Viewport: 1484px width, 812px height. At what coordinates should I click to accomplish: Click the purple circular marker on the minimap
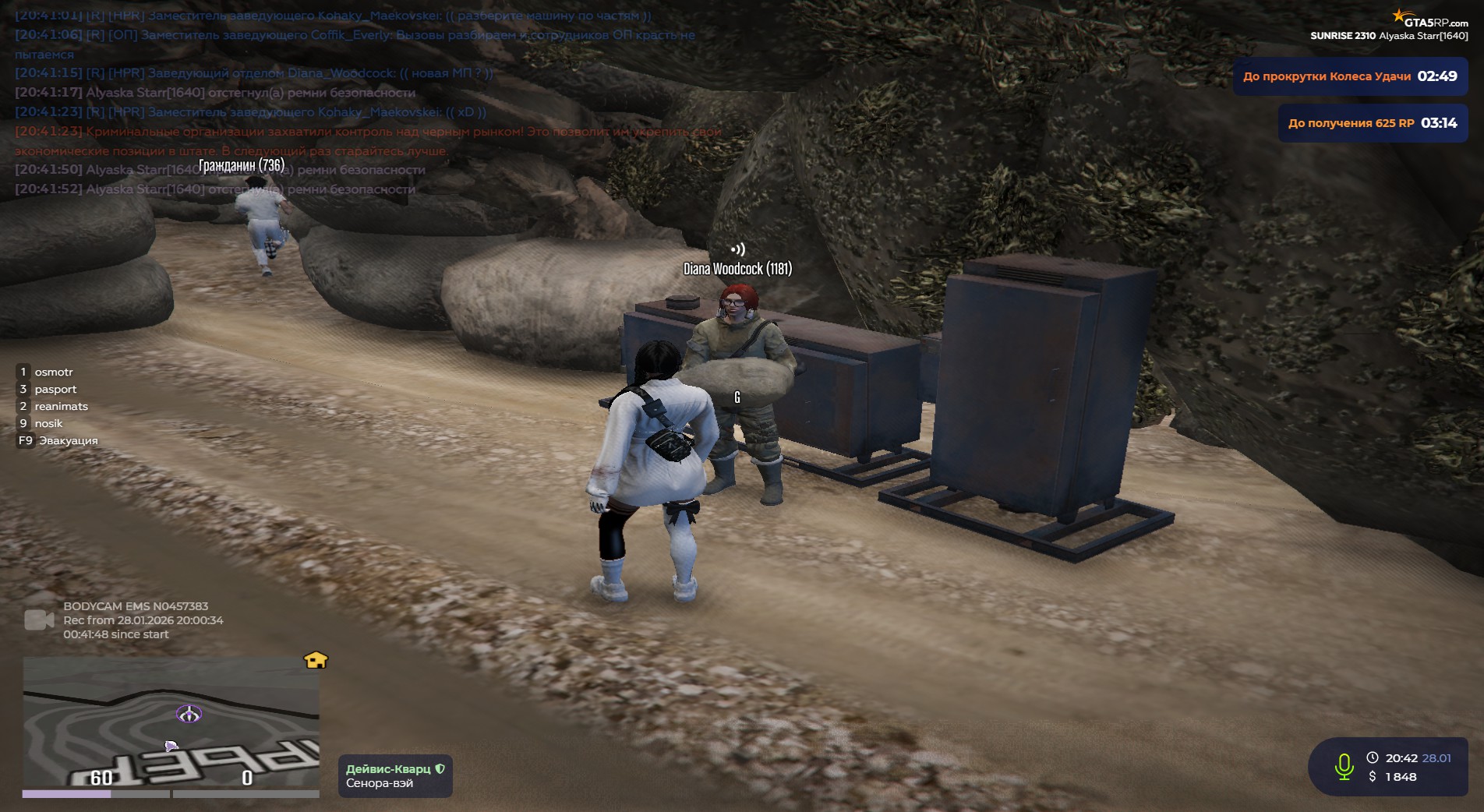click(x=189, y=714)
